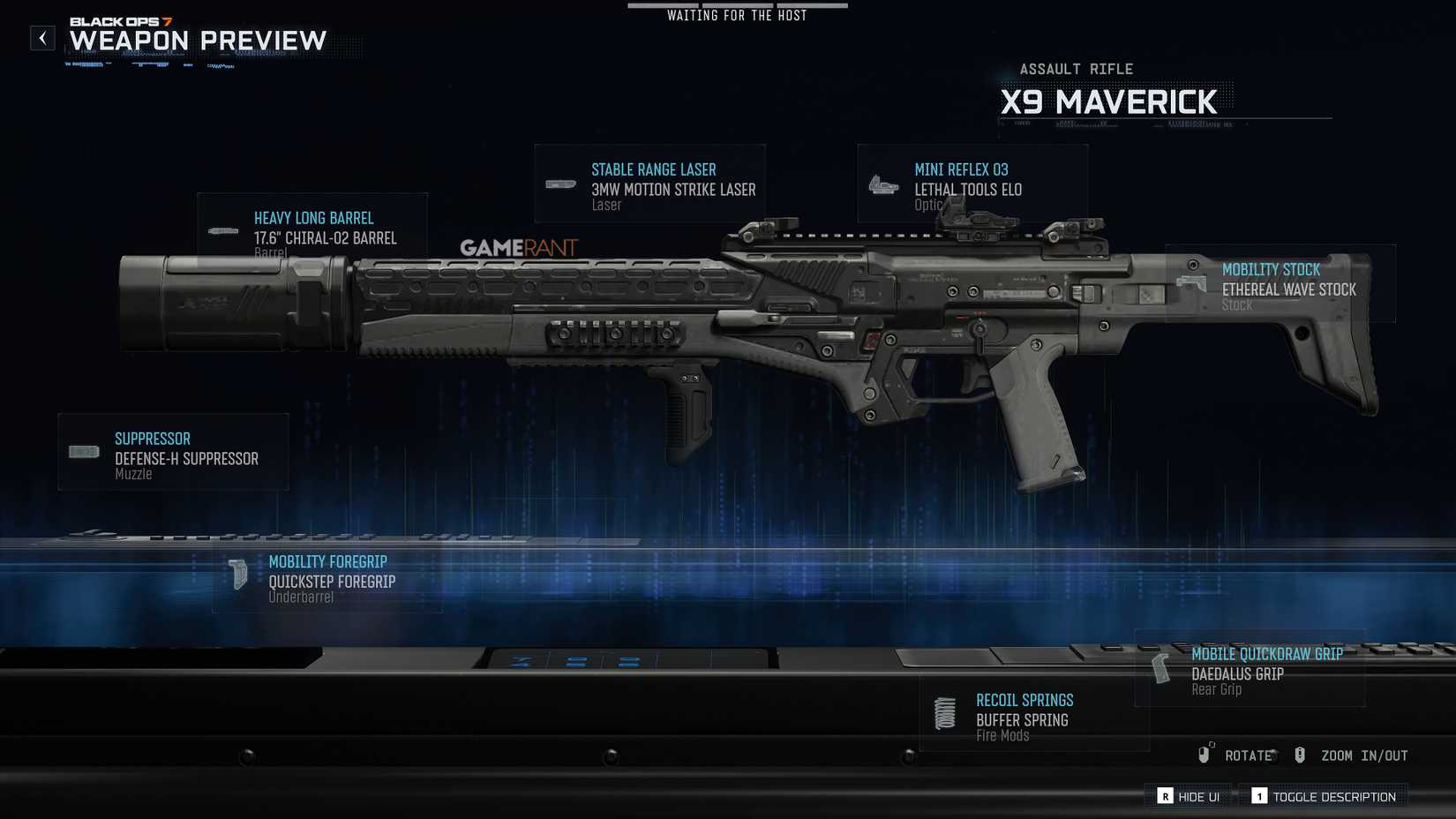Click the rotate mouse icon indicator
Image resolution: width=1456 pixels, height=819 pixels.
point(1206,755)
